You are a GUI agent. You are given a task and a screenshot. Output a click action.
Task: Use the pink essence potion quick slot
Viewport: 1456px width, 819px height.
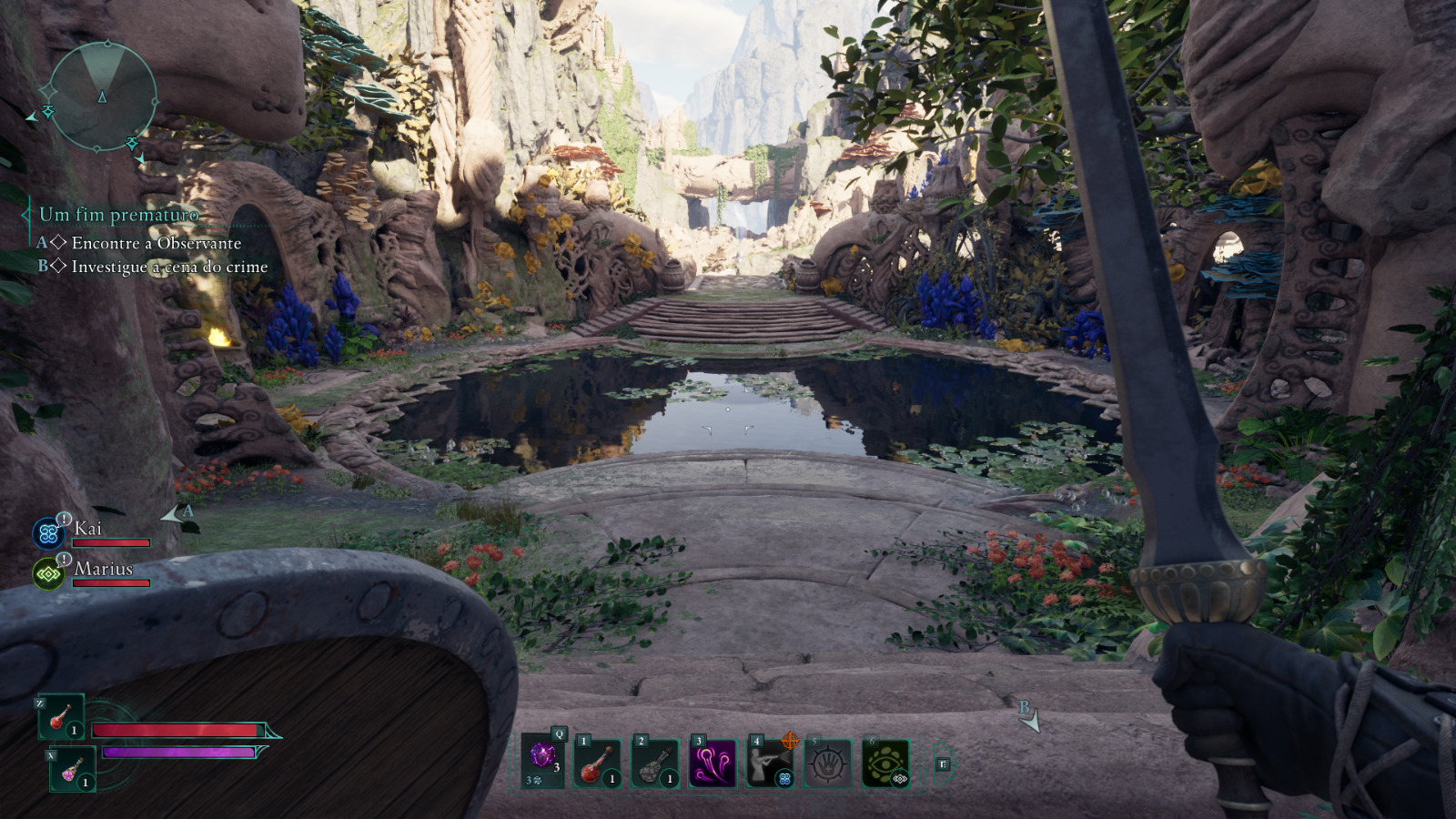coord(73,770)
